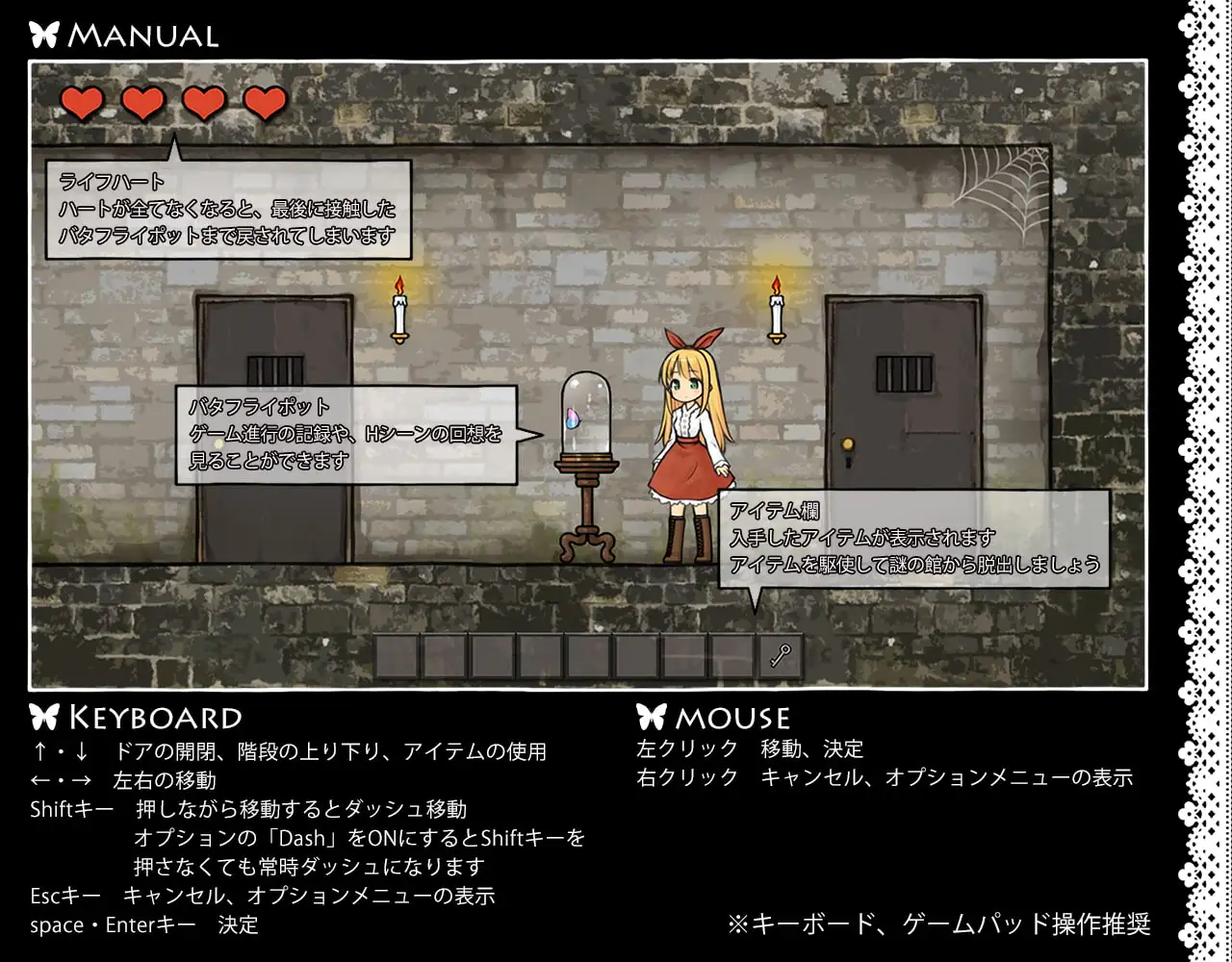Toggle the right candle's flame
This screenshot has height=962, width=1232.
(x=775, y=285)
